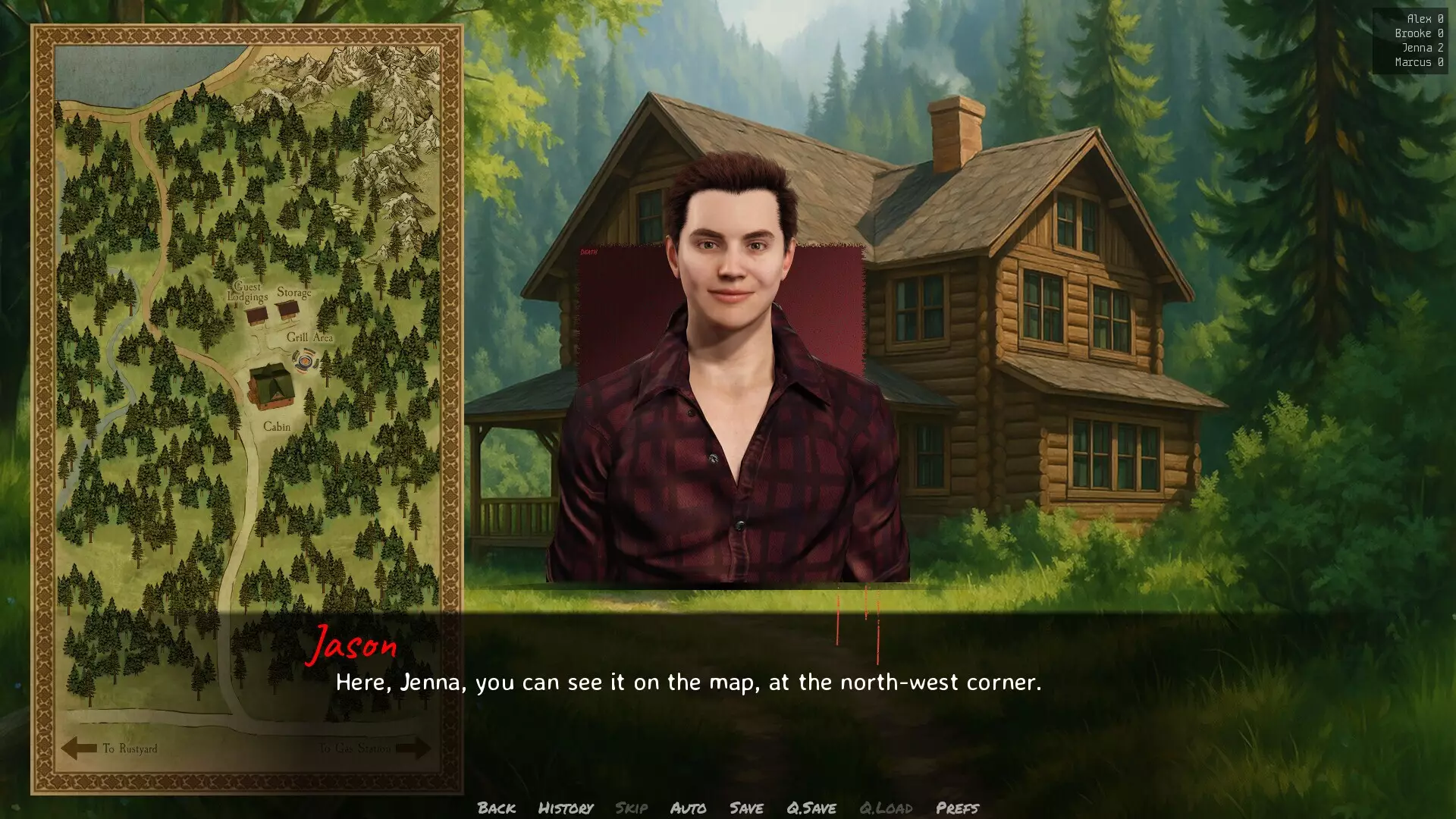Enable Auto advance mode

[x=688, y=808]
